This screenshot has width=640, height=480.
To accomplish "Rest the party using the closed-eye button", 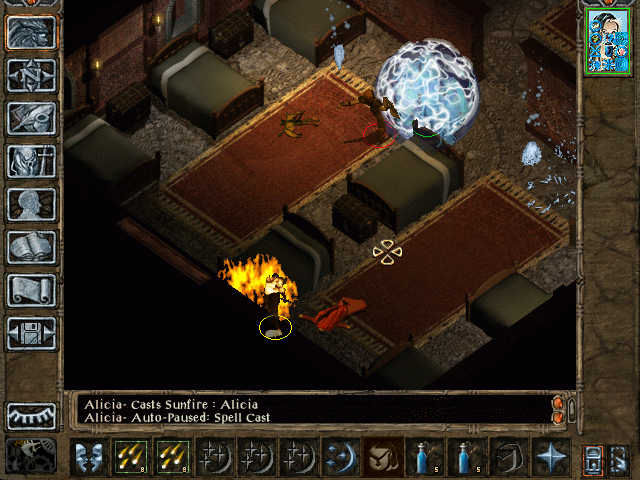I will pyautogui.click(x=31, y=415).
